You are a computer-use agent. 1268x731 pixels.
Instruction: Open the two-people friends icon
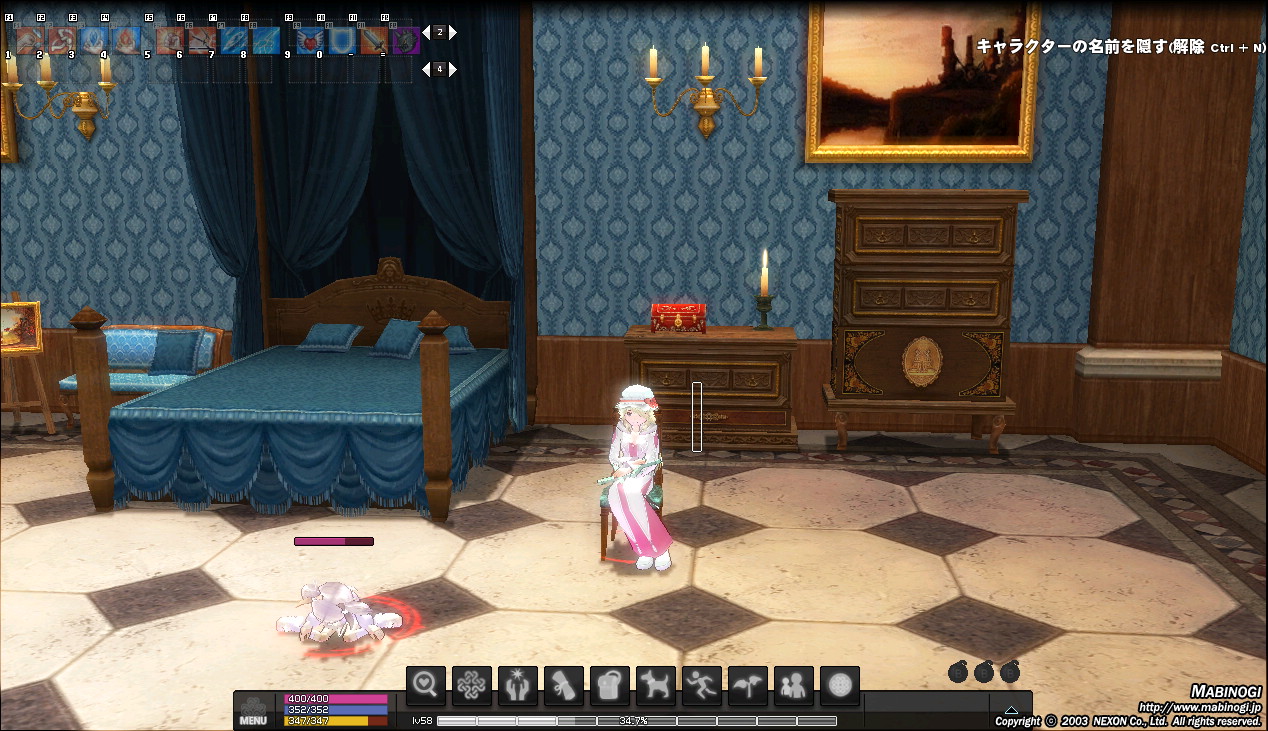(794, 686)
